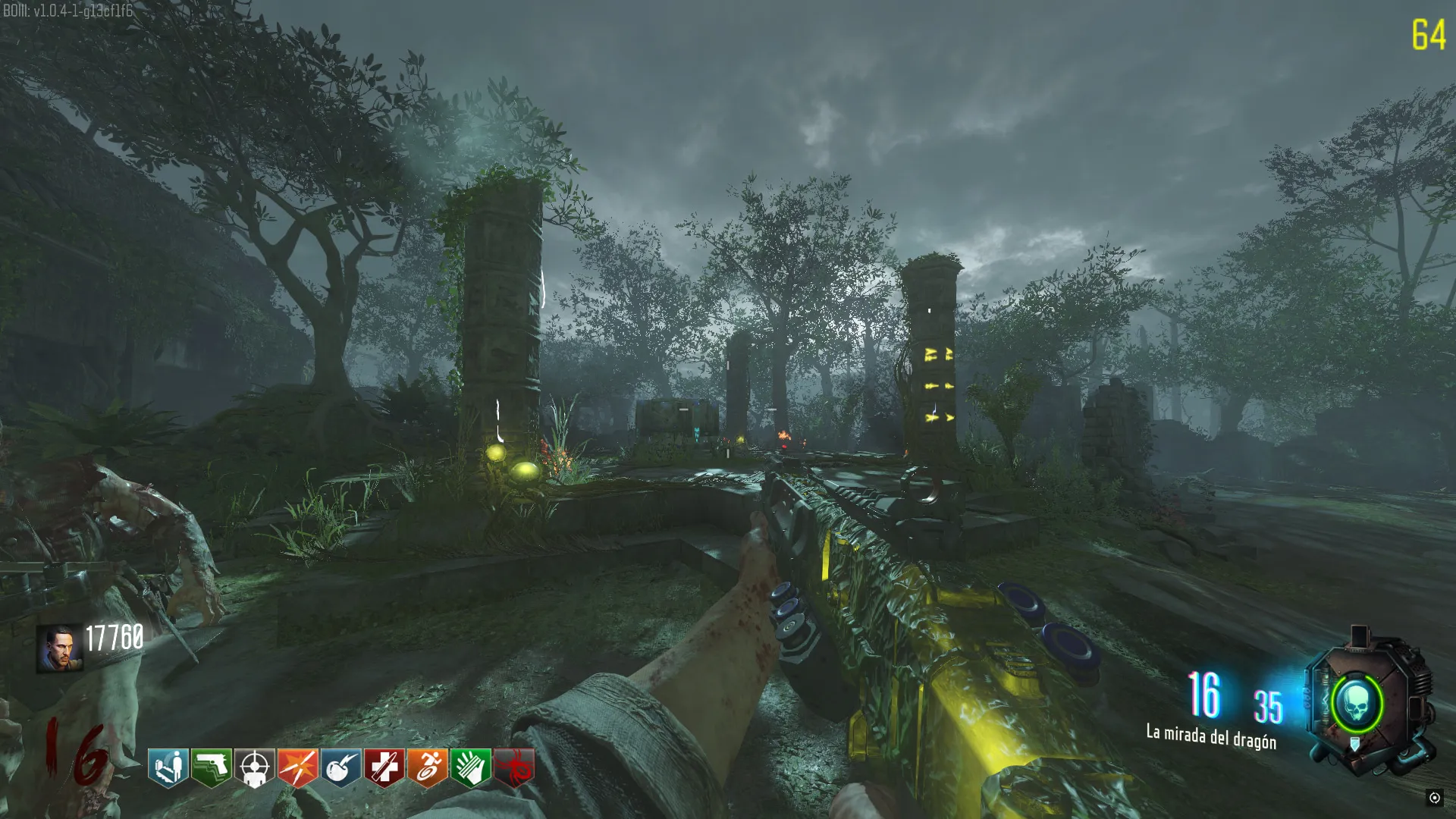Activate the skull special weapon gauge
This screenshot has height=819, width=1456.
pyautogui.click(x=1356, y=704)
